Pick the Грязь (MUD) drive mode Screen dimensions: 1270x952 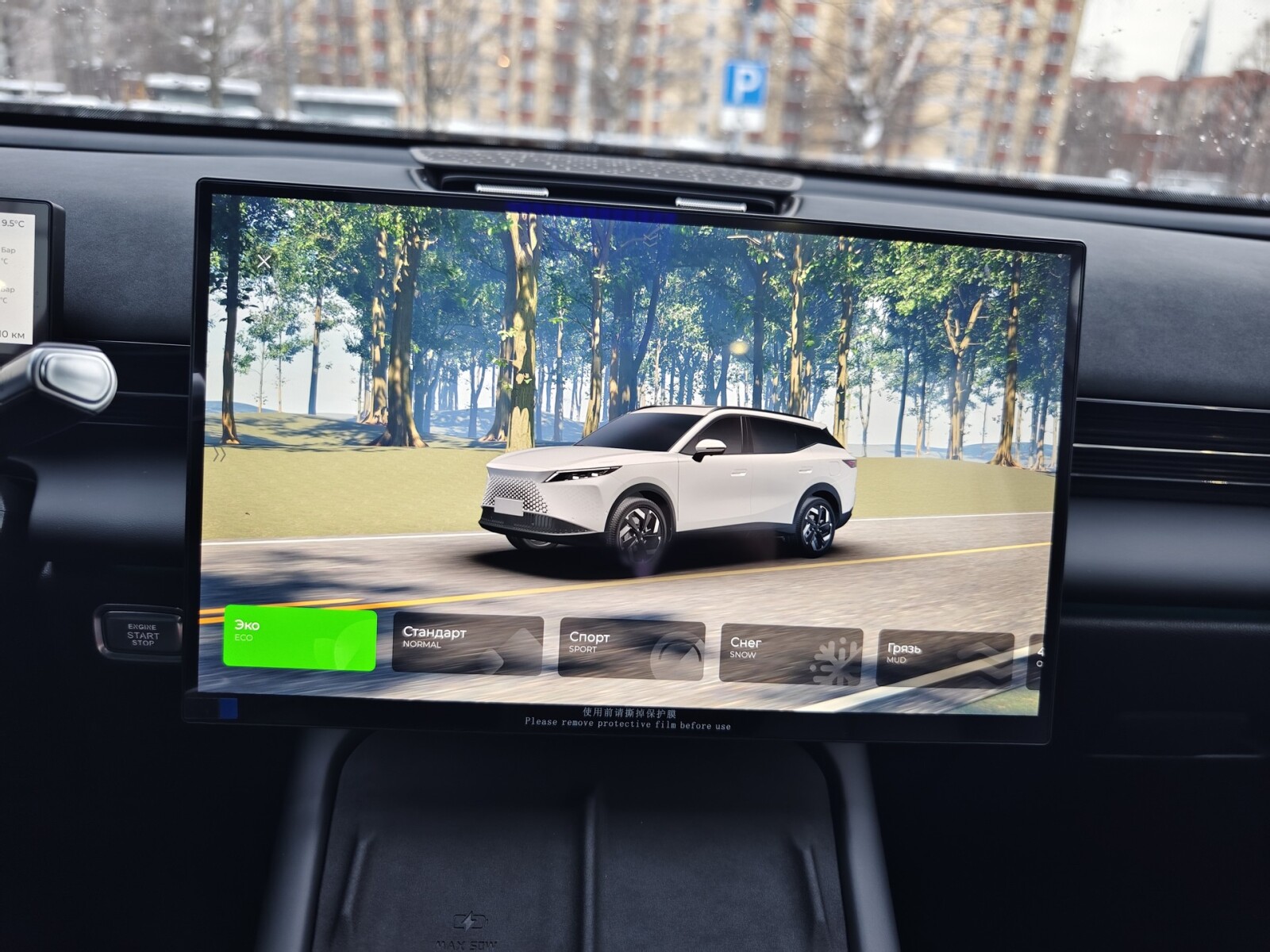[945, 658]
